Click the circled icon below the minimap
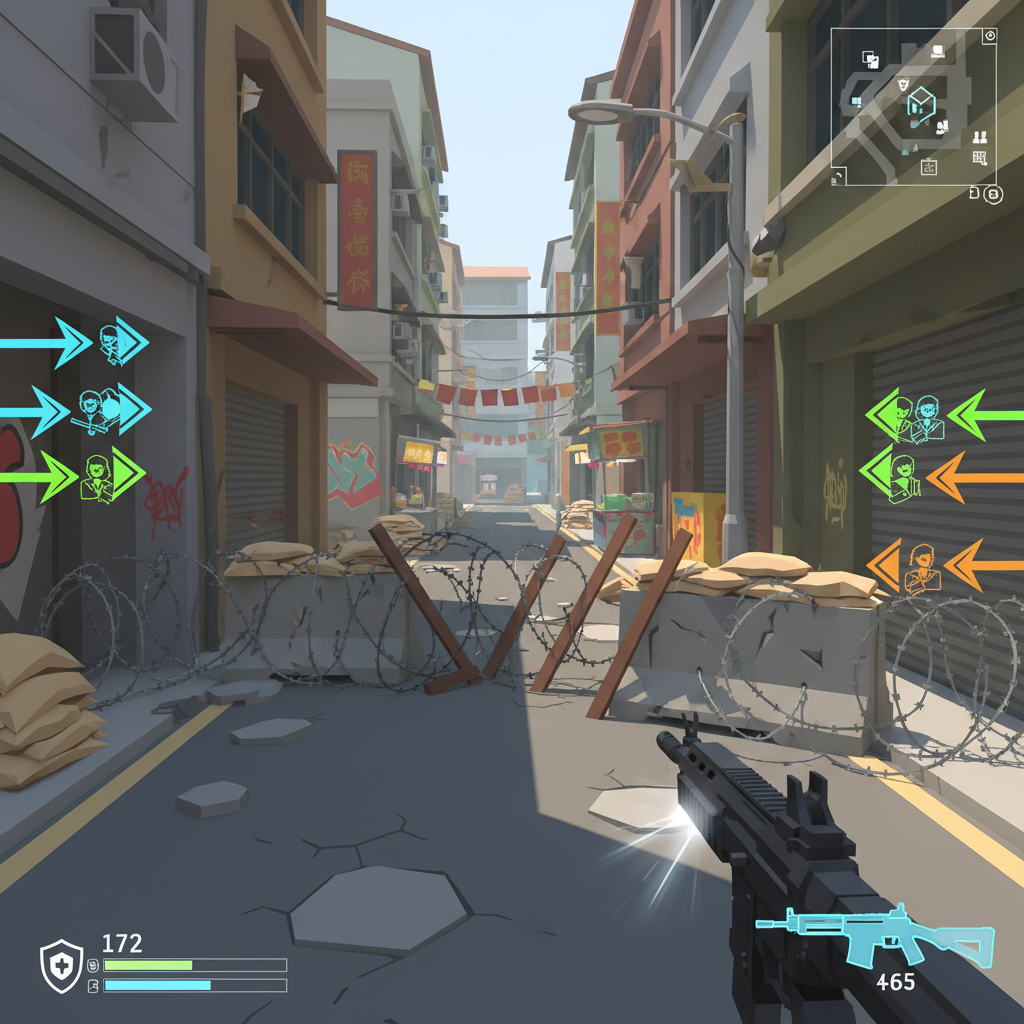This screenshot has height=1024, width=1024. 992,194
